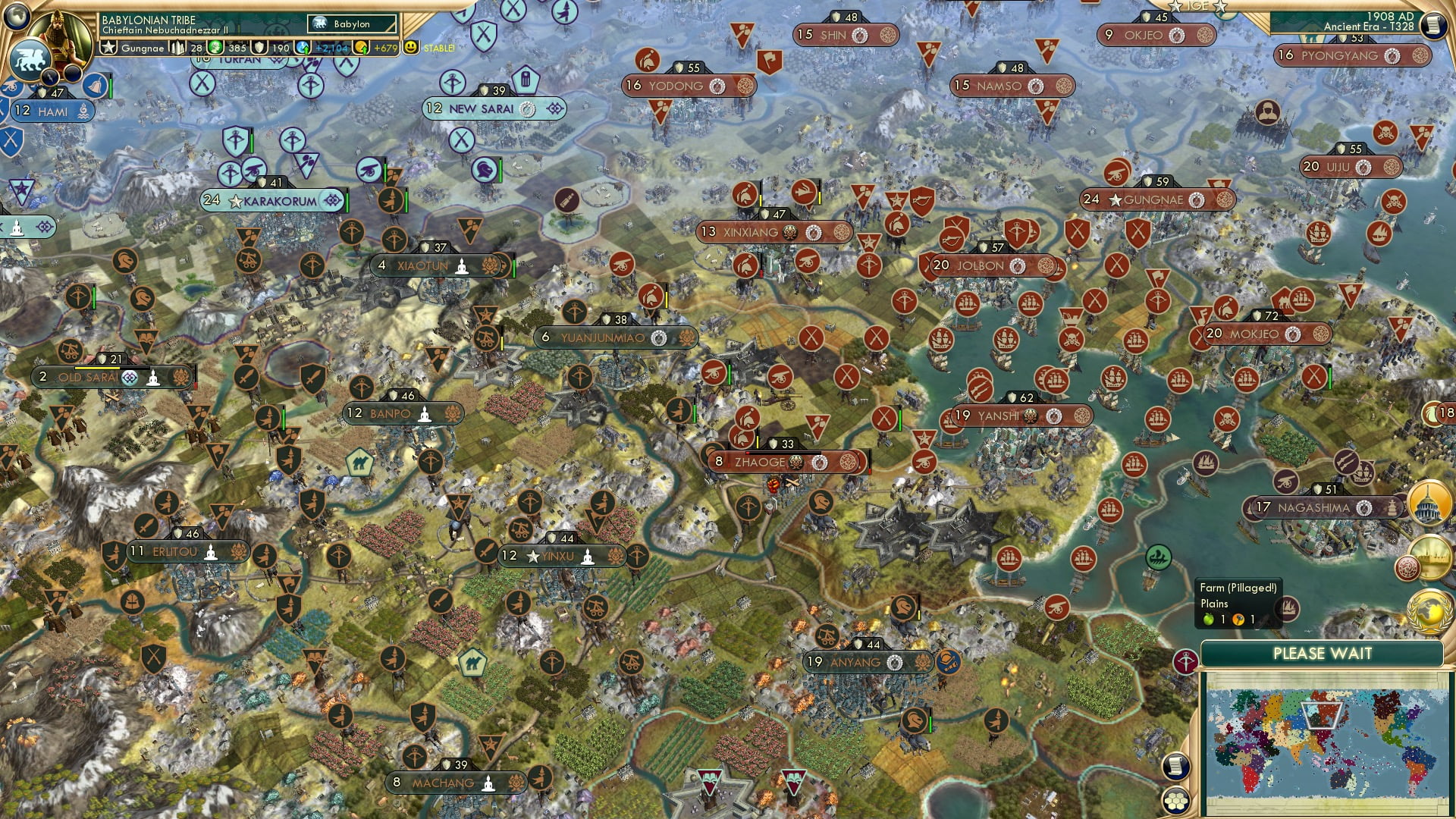The width and height of the screenshot is (1456, 819).
Task: Click the red circular emblem on the right sidebar
Action: coord(1408,566)
